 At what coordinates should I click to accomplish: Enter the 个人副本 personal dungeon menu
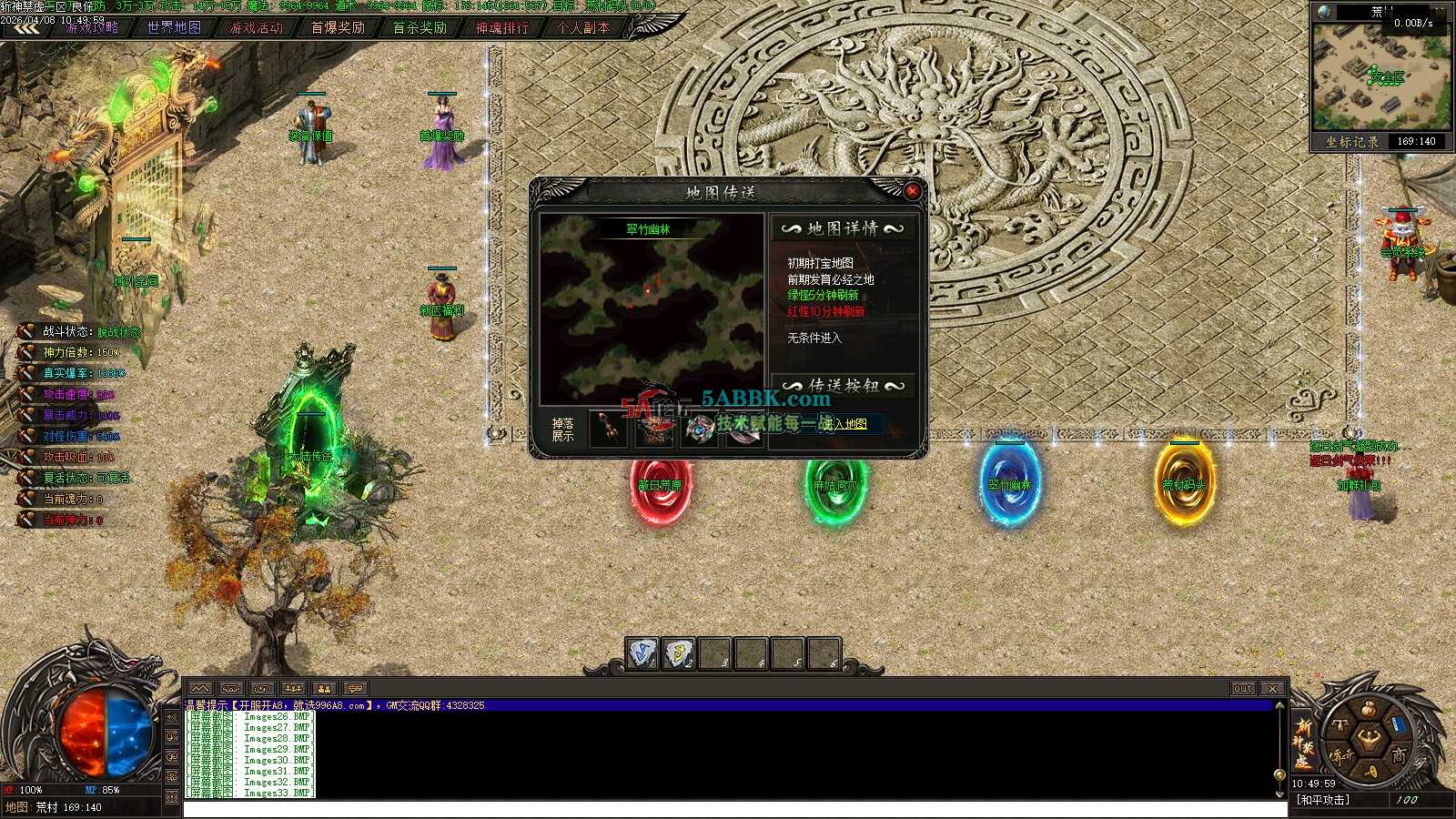tap(583, 27)
